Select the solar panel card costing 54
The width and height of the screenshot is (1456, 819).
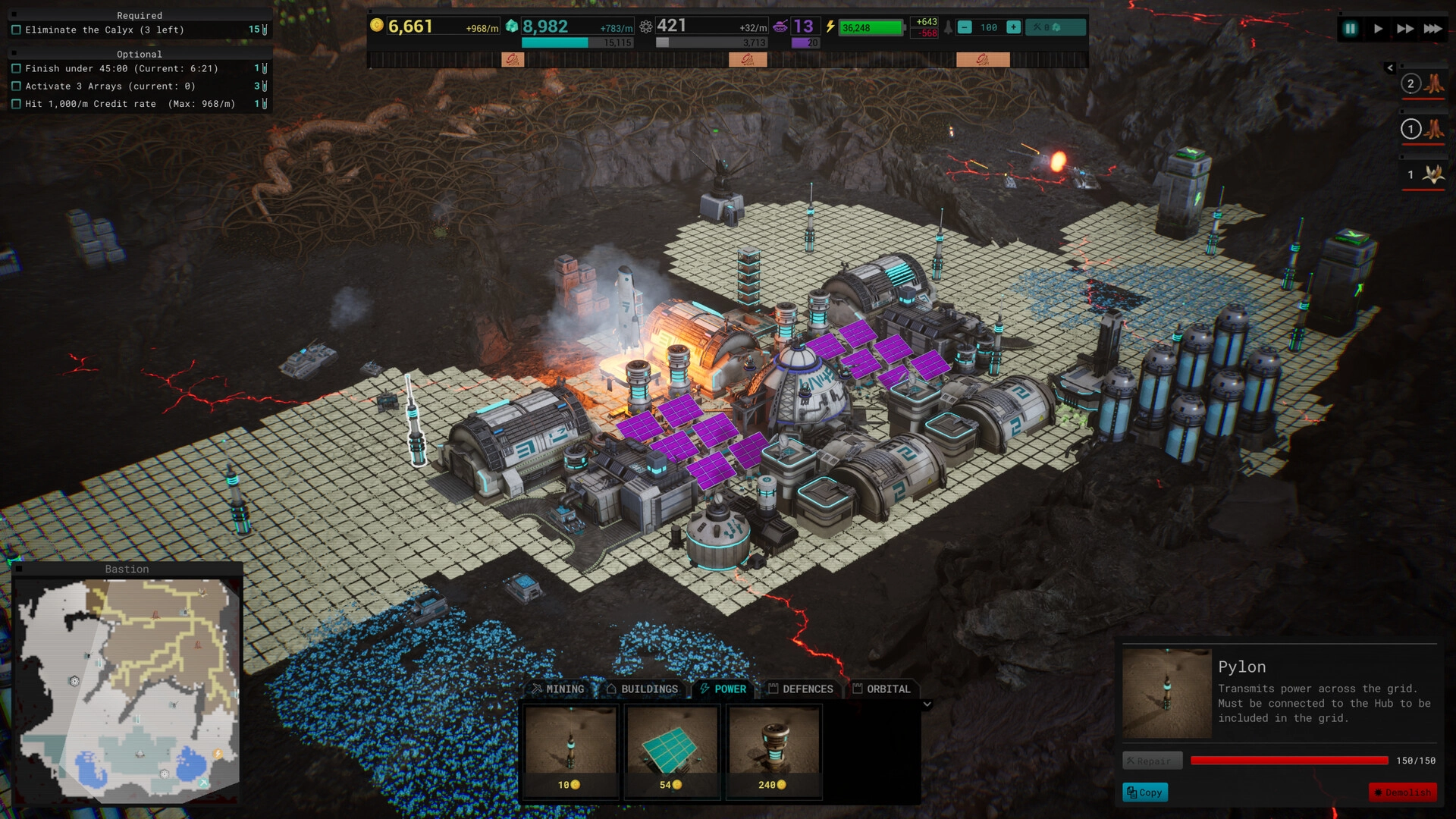[x=672, y=751]
